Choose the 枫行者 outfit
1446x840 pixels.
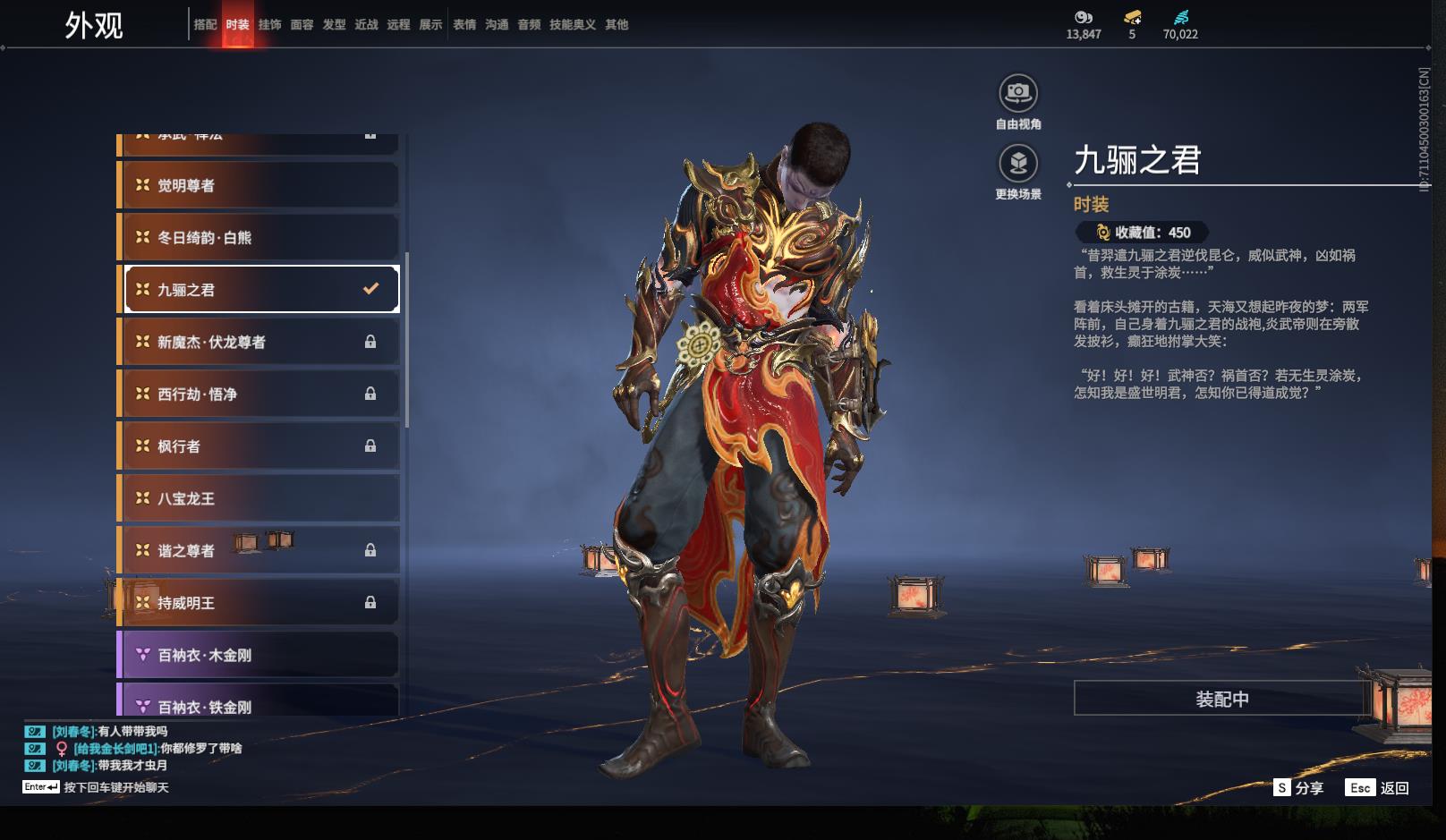point(259,445)
